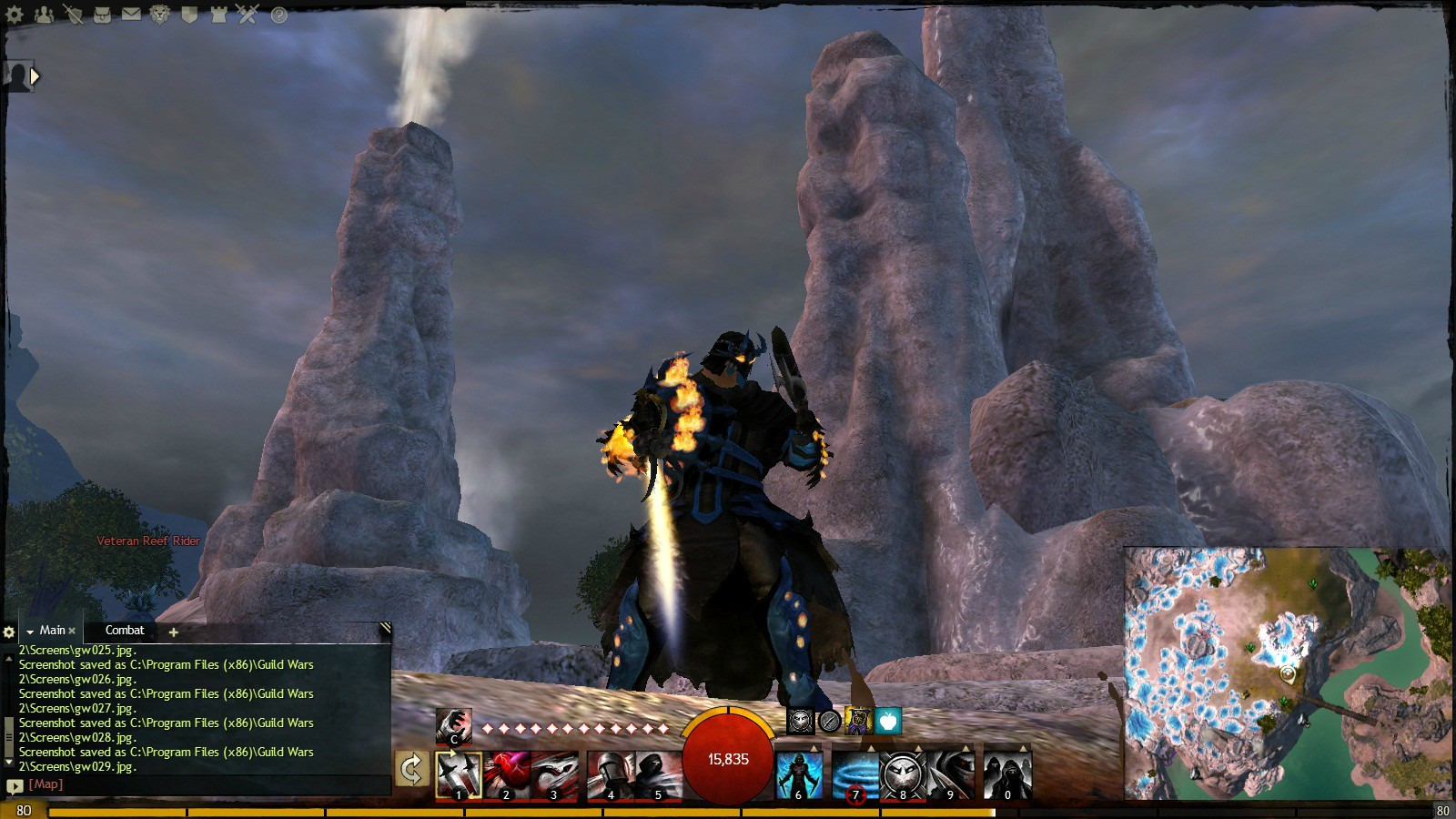Open the contacts and party panel
This screenshot has width=1456, height=819.
click(44, 15)
